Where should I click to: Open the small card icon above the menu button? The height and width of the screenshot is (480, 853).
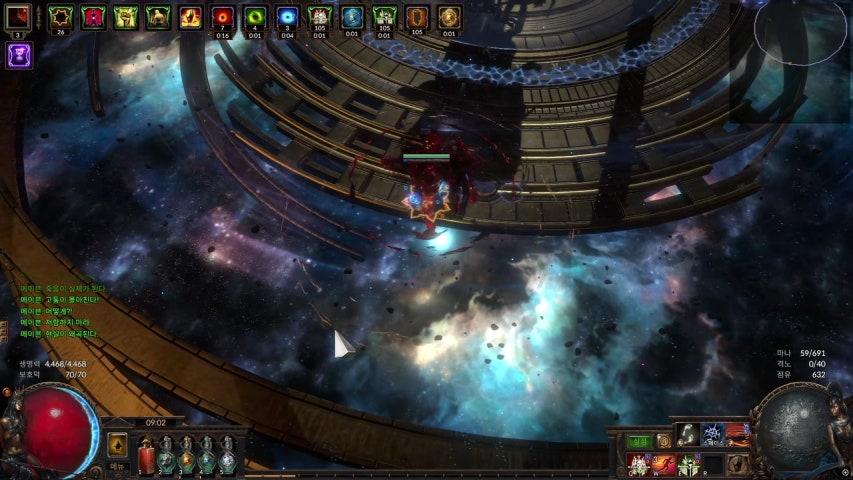[117, 444]
